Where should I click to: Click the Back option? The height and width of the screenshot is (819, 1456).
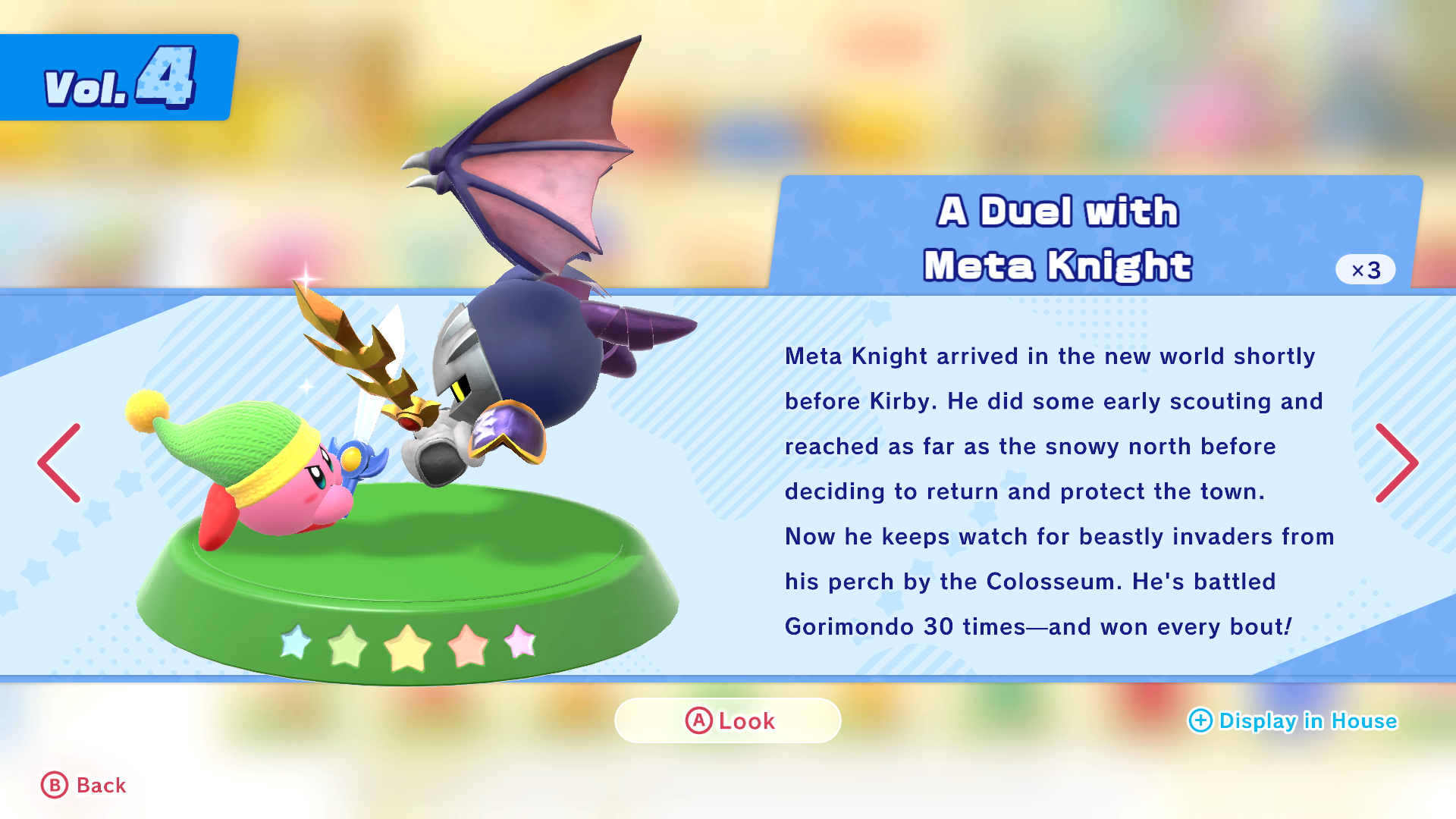click(84, 786)
